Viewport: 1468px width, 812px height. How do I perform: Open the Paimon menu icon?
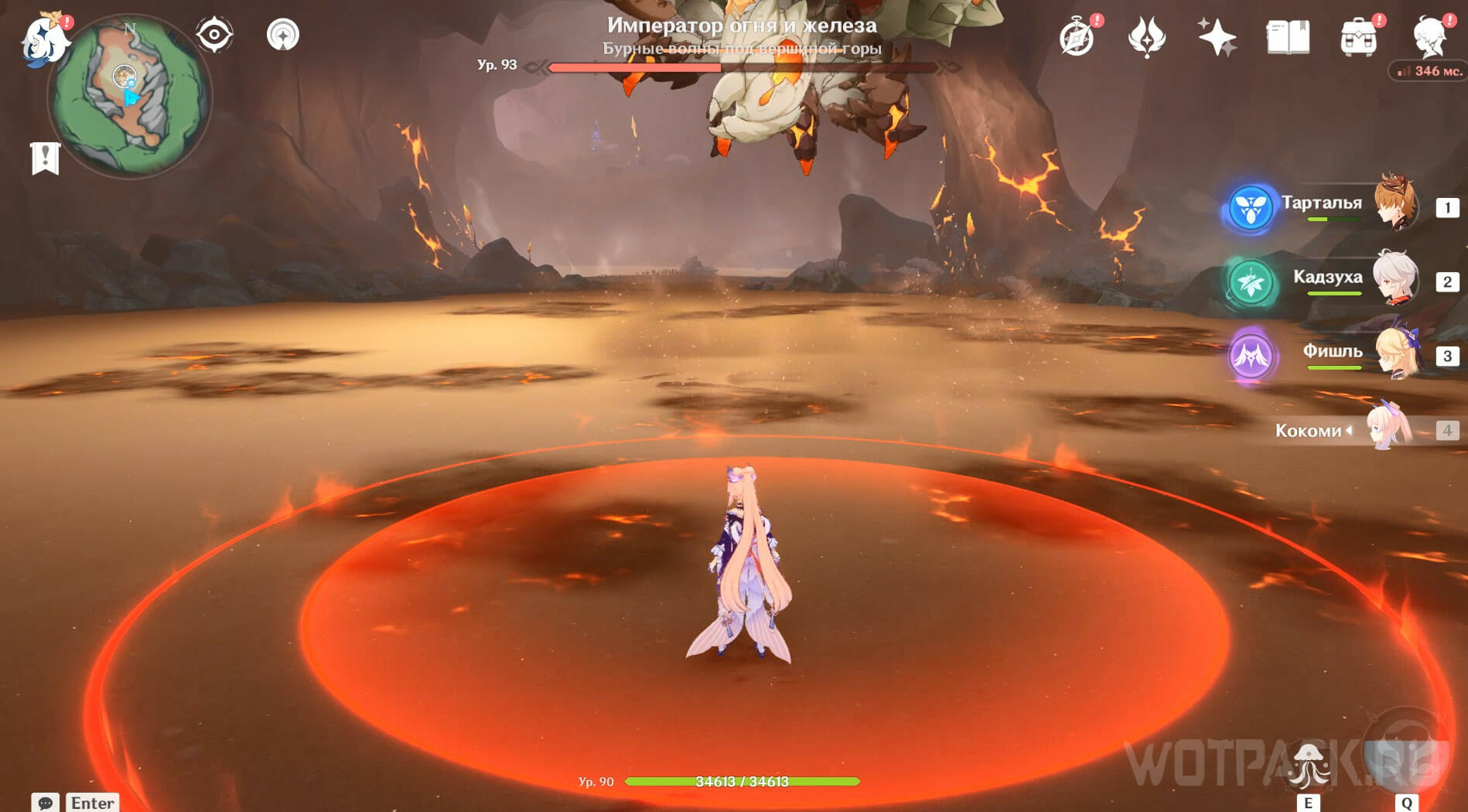(44, 40)
